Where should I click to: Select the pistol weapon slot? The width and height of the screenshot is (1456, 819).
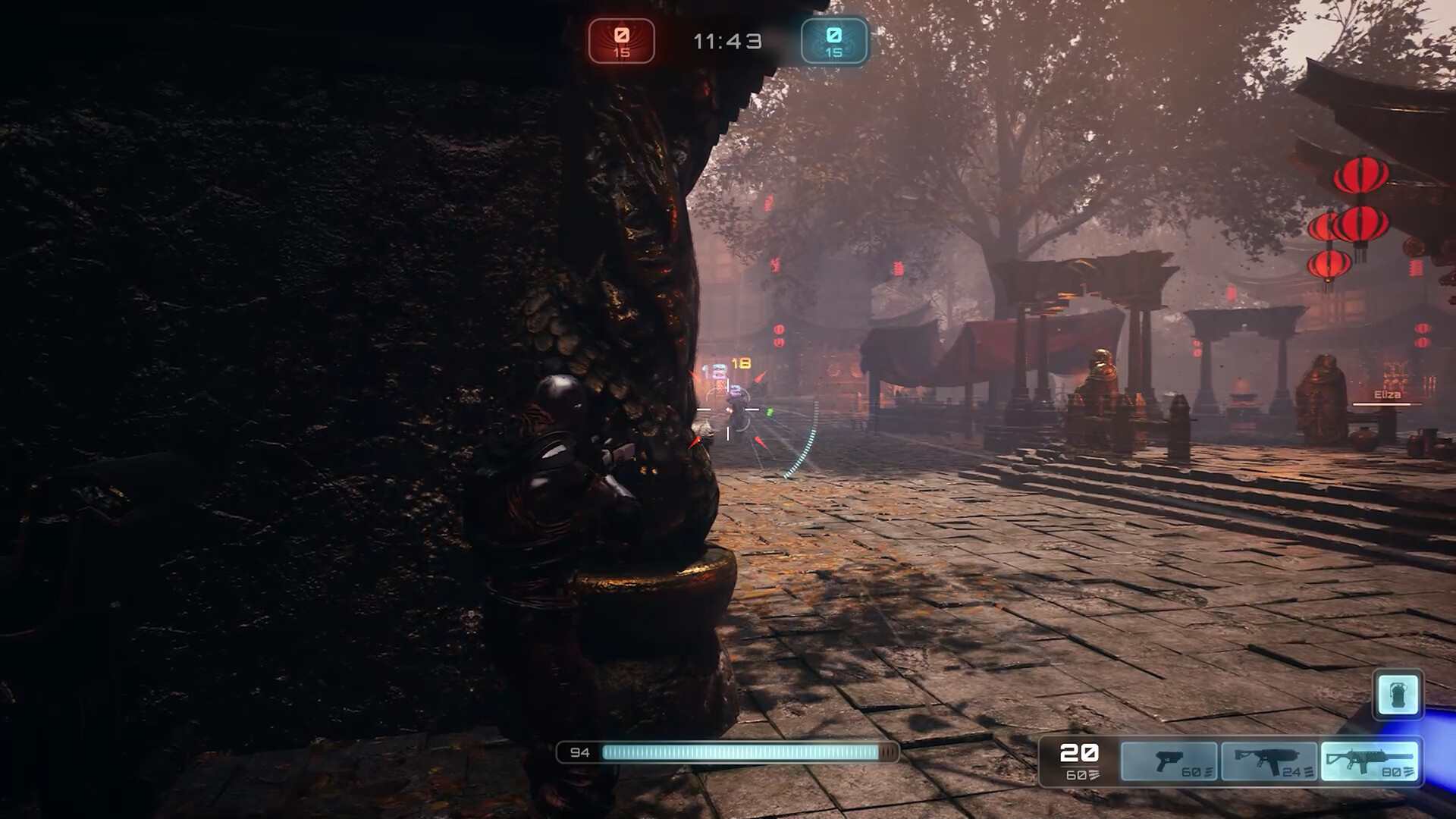point(1169,761)
